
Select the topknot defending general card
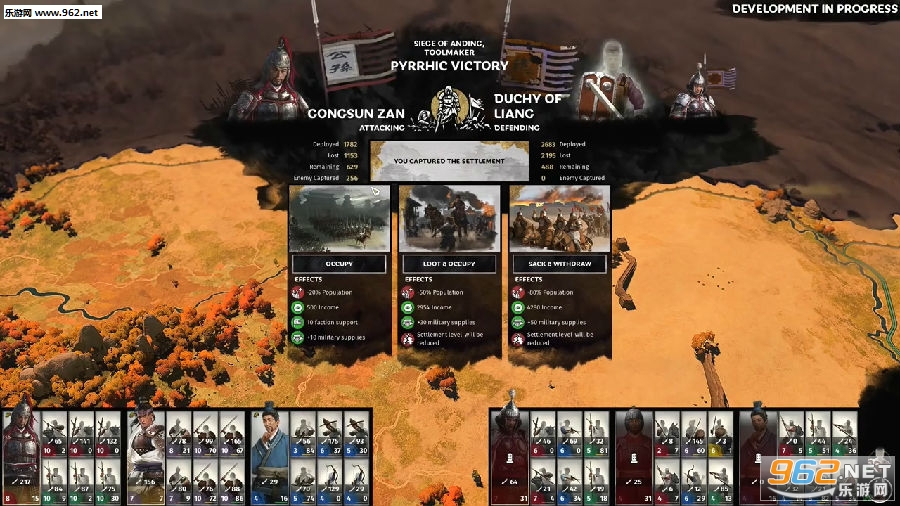[757, 455]
